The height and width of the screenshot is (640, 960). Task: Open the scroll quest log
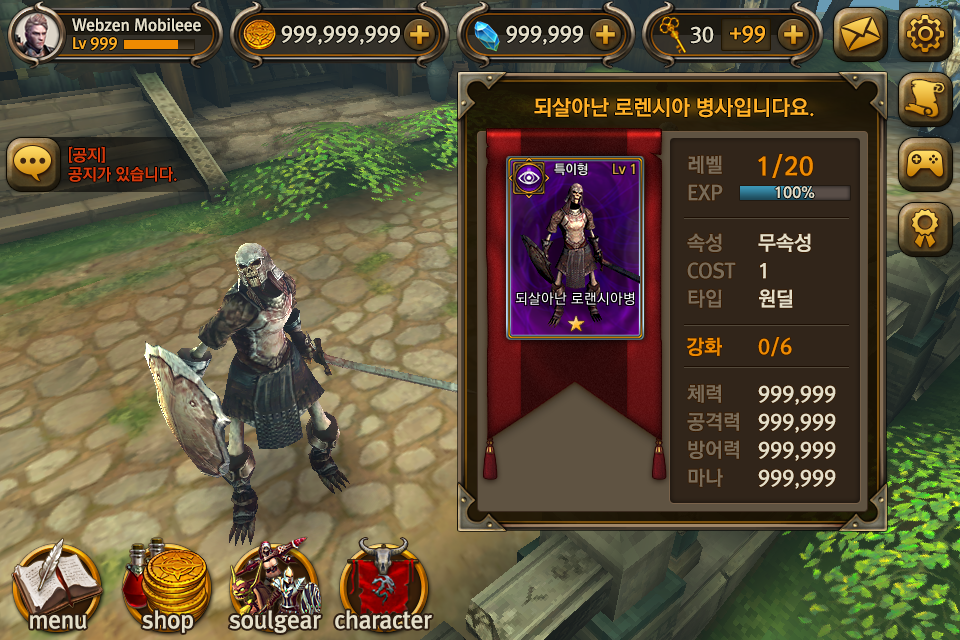[x=924, y=97]
